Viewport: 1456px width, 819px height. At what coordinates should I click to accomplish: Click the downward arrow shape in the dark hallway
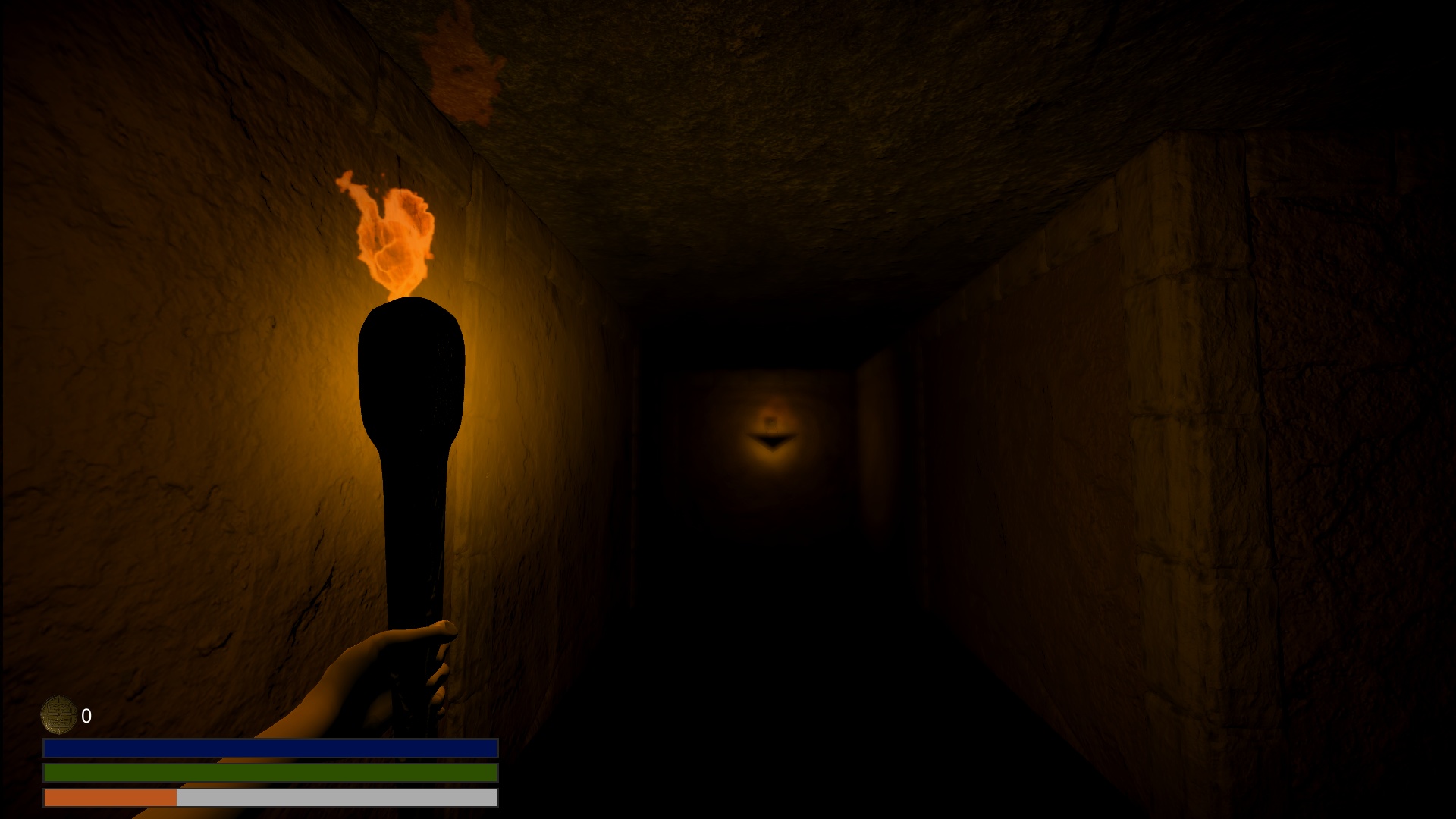773,440
